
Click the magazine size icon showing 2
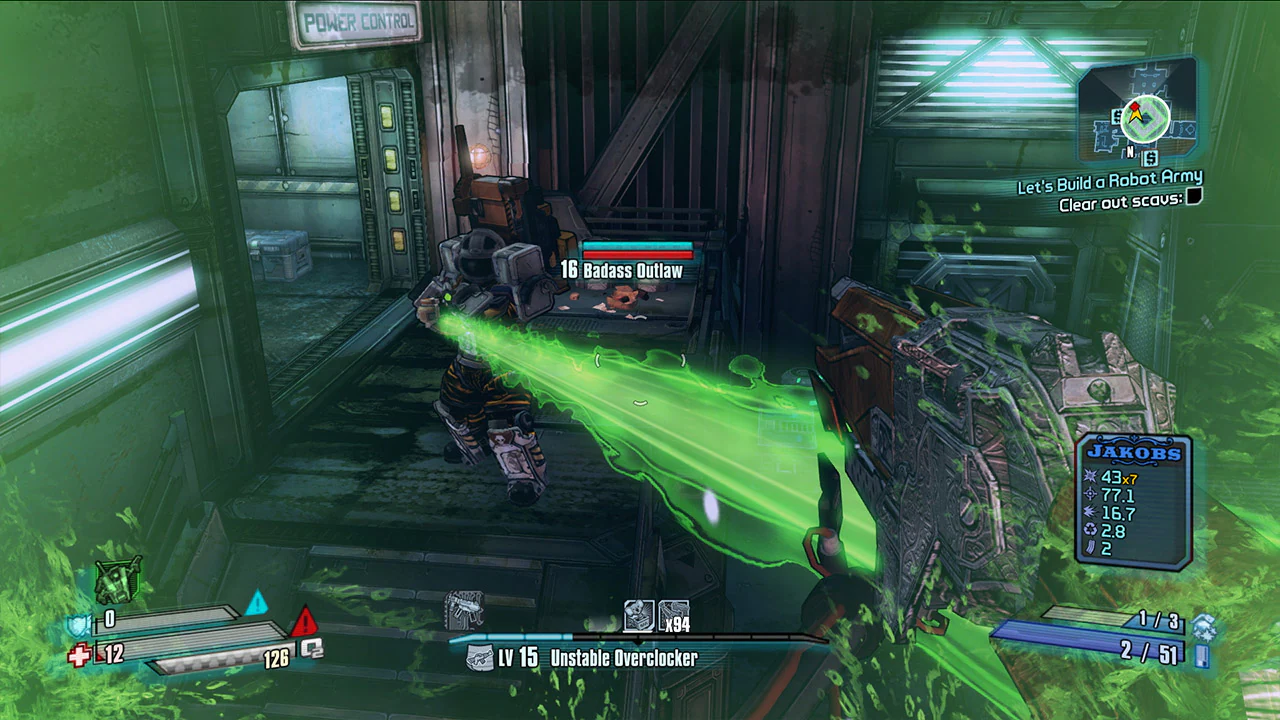click(1090, 546)
